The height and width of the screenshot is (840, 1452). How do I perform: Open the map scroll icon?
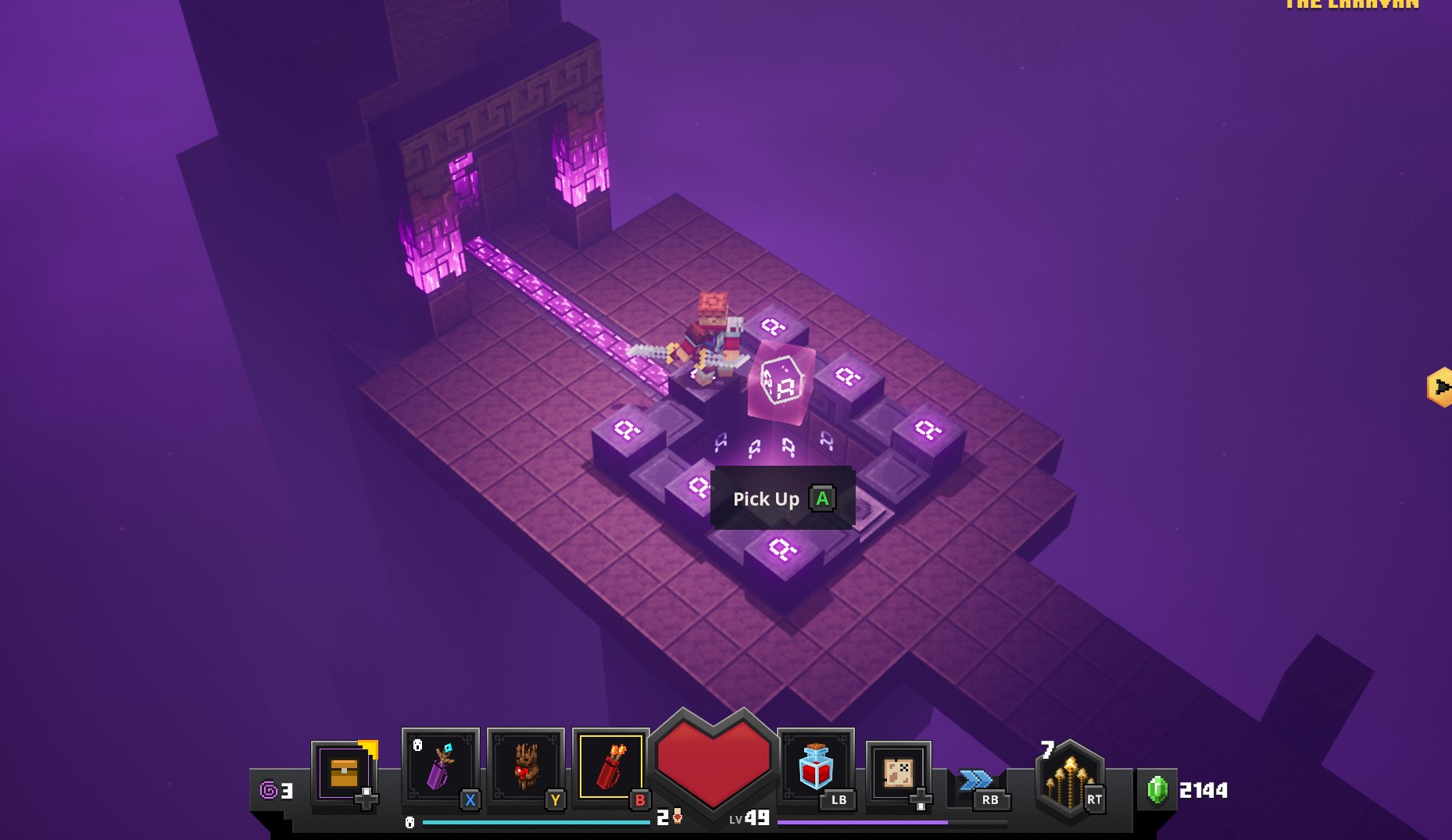pos(898,772)
